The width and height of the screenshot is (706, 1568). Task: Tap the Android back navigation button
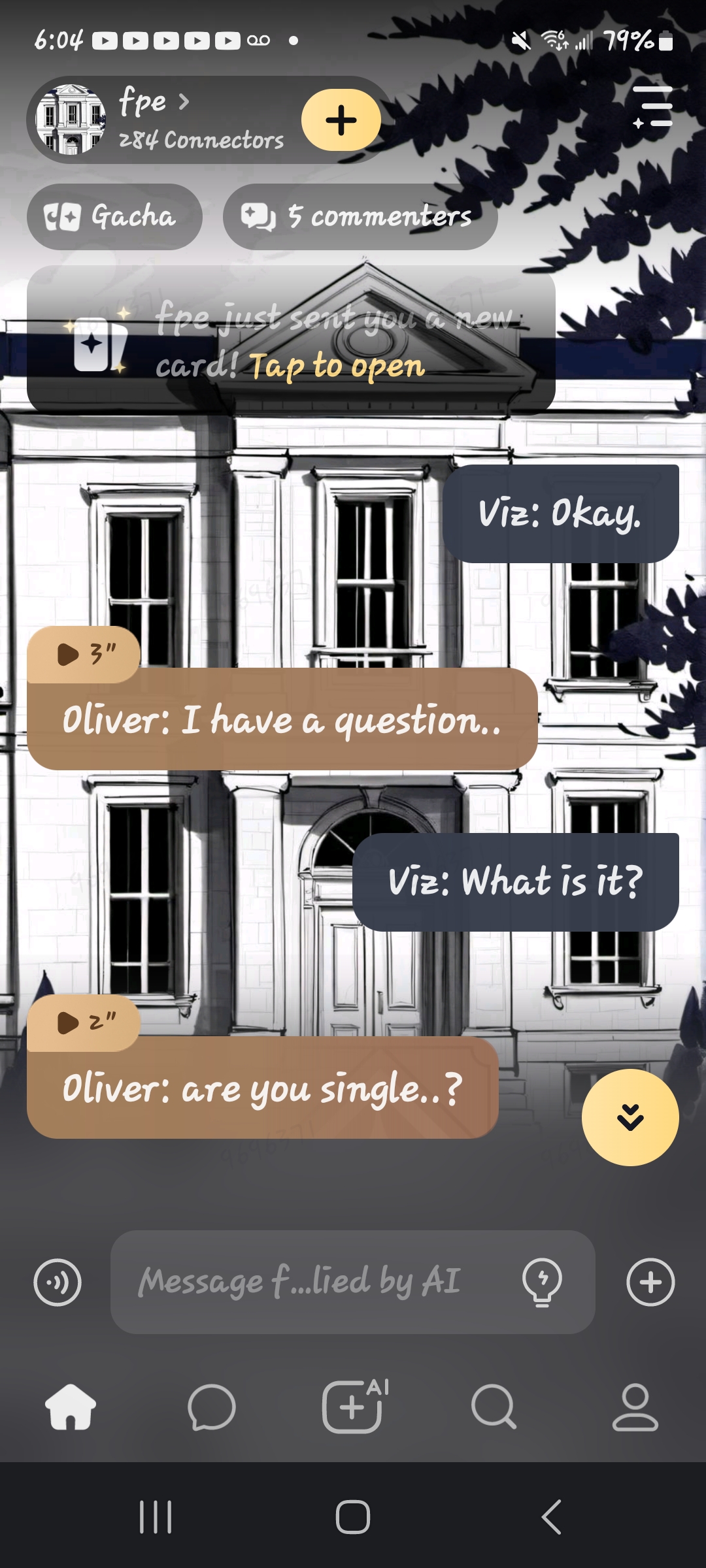click(x=551, y=1516)
